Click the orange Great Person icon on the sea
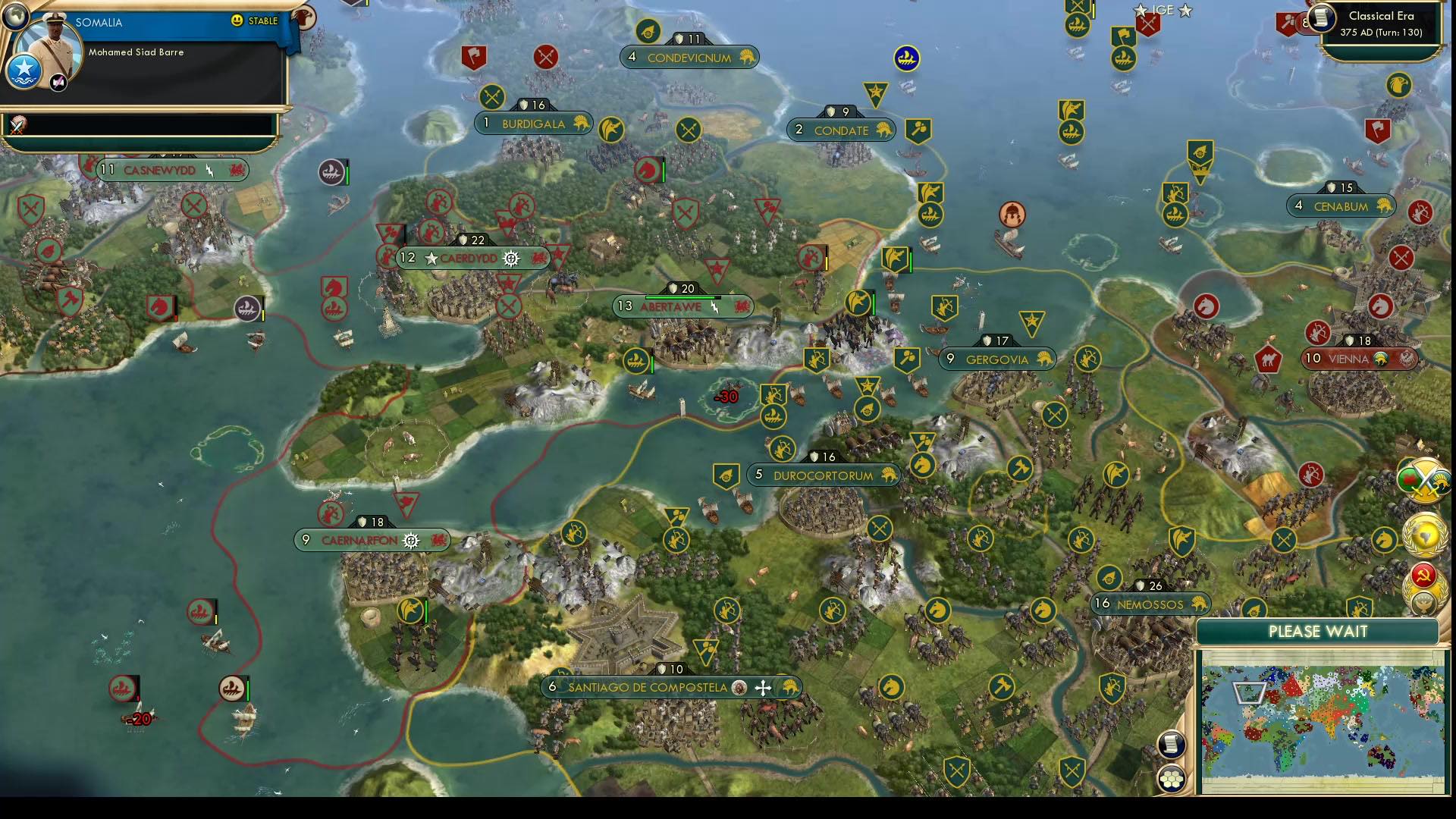1456x819 pixels. click(1015, 215)
